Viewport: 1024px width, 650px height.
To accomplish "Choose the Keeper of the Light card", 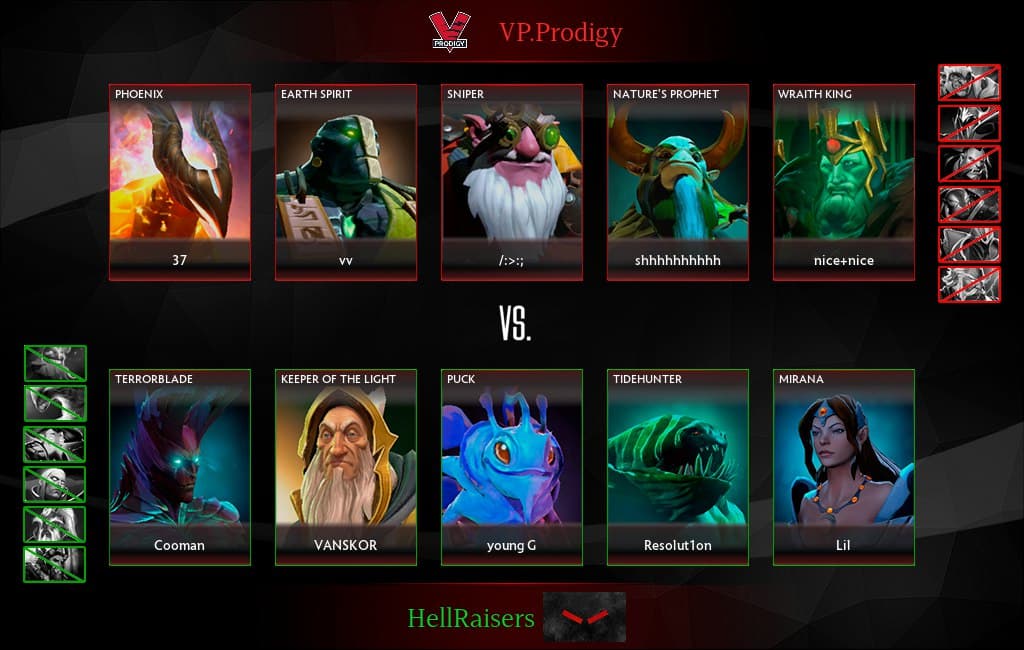I will point(346,467).
